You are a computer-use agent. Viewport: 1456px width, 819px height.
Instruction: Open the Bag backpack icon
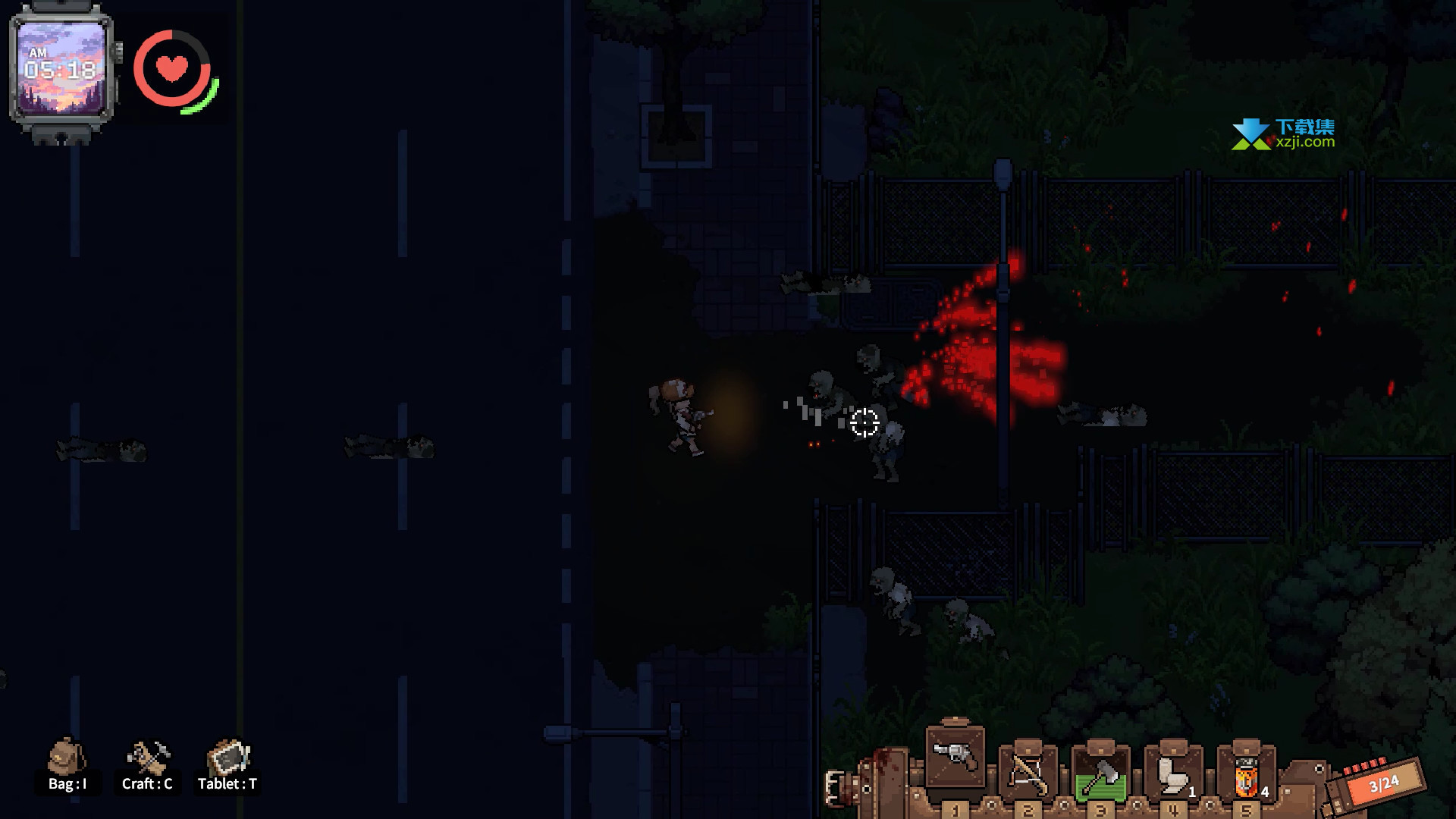[67, 758]
